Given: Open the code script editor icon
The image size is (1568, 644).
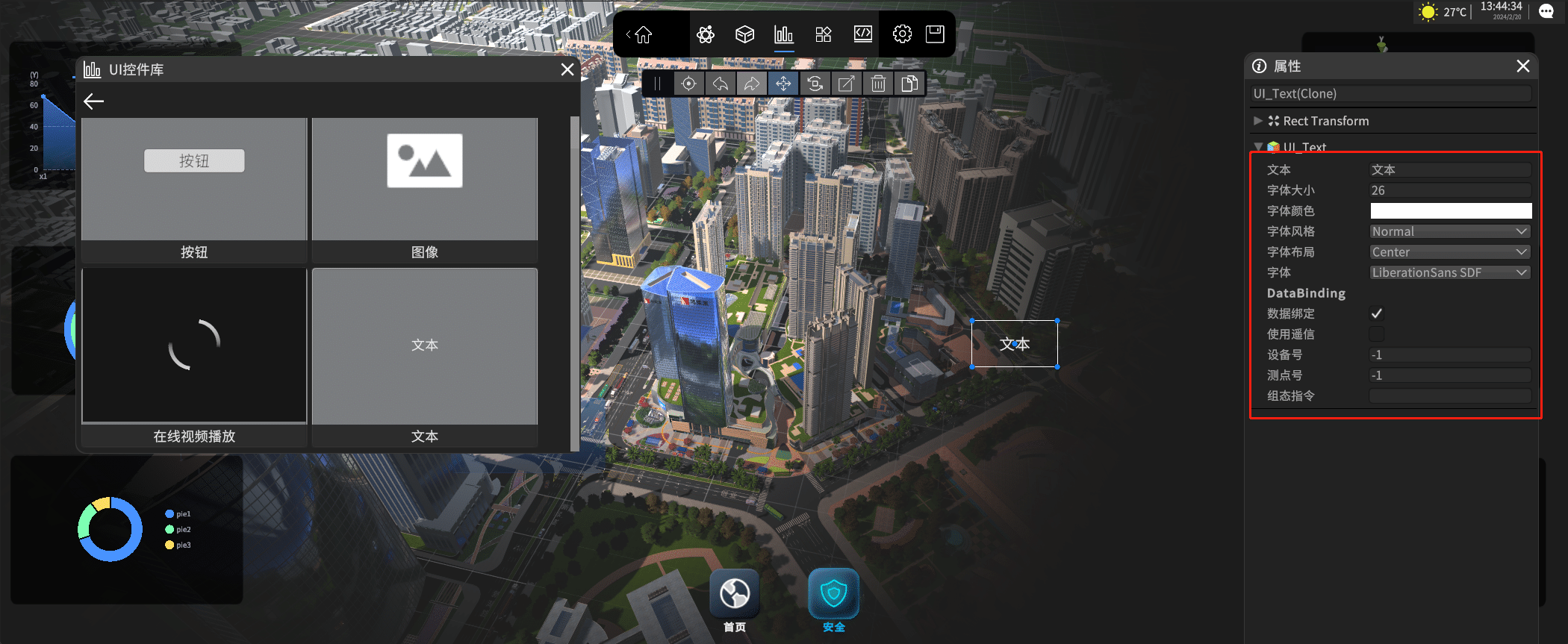Looking at the screenshot, I should click(x=862, y=34).
